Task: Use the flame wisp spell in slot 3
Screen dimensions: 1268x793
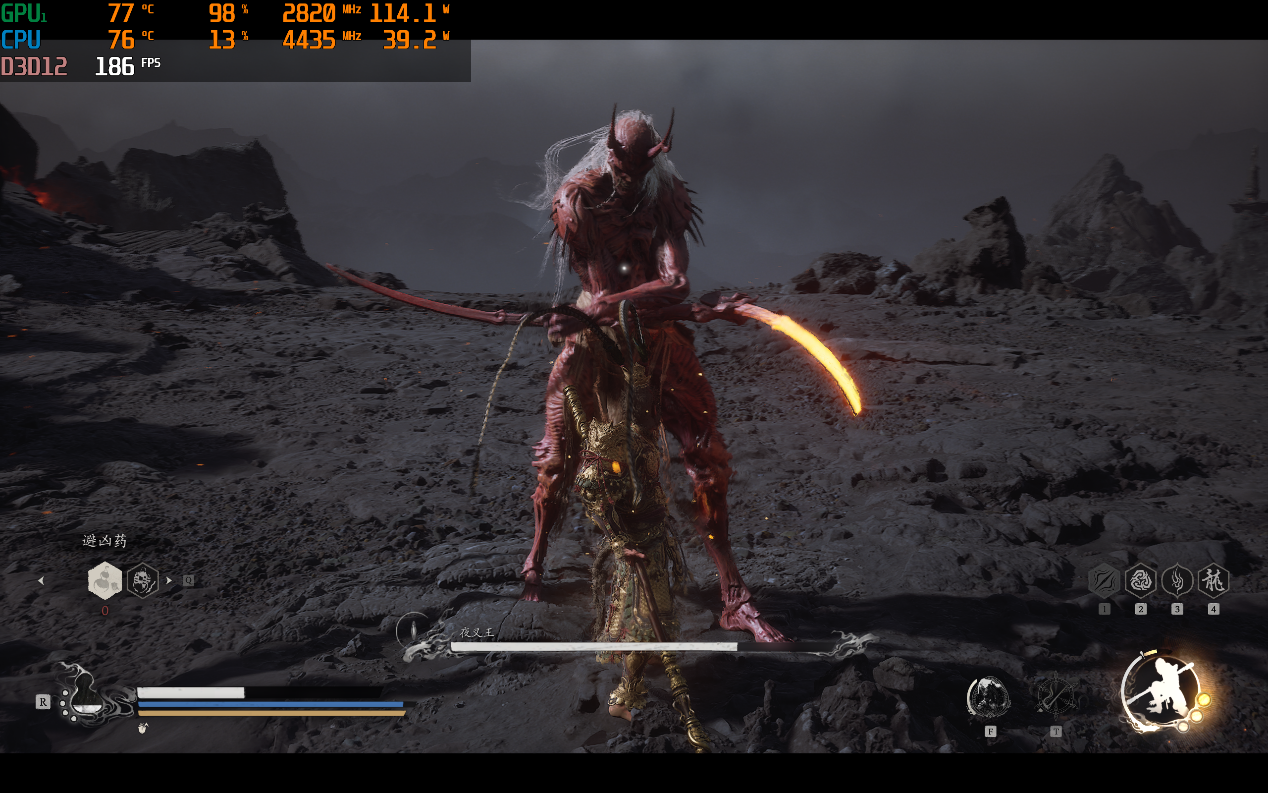Action: pos(1177,580)
